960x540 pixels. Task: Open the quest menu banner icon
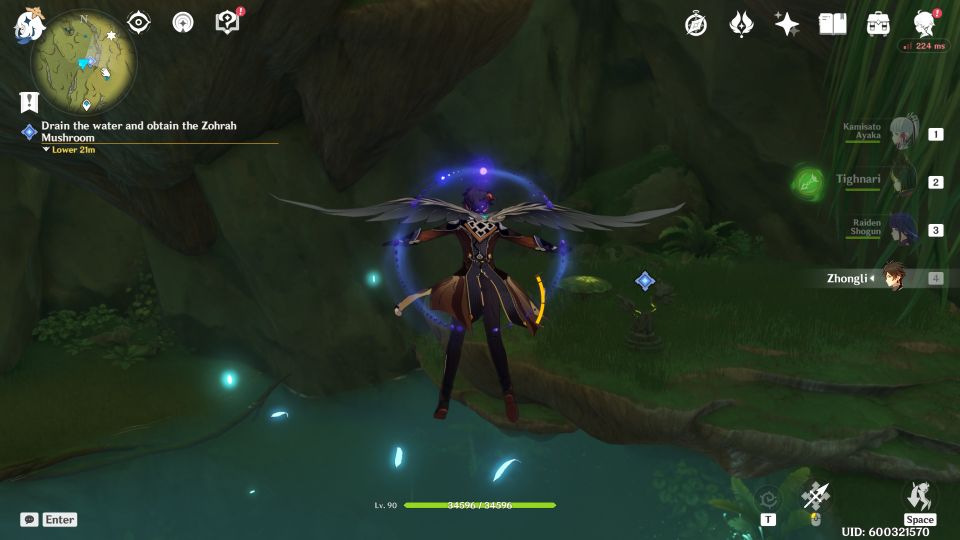coord(28,101)
